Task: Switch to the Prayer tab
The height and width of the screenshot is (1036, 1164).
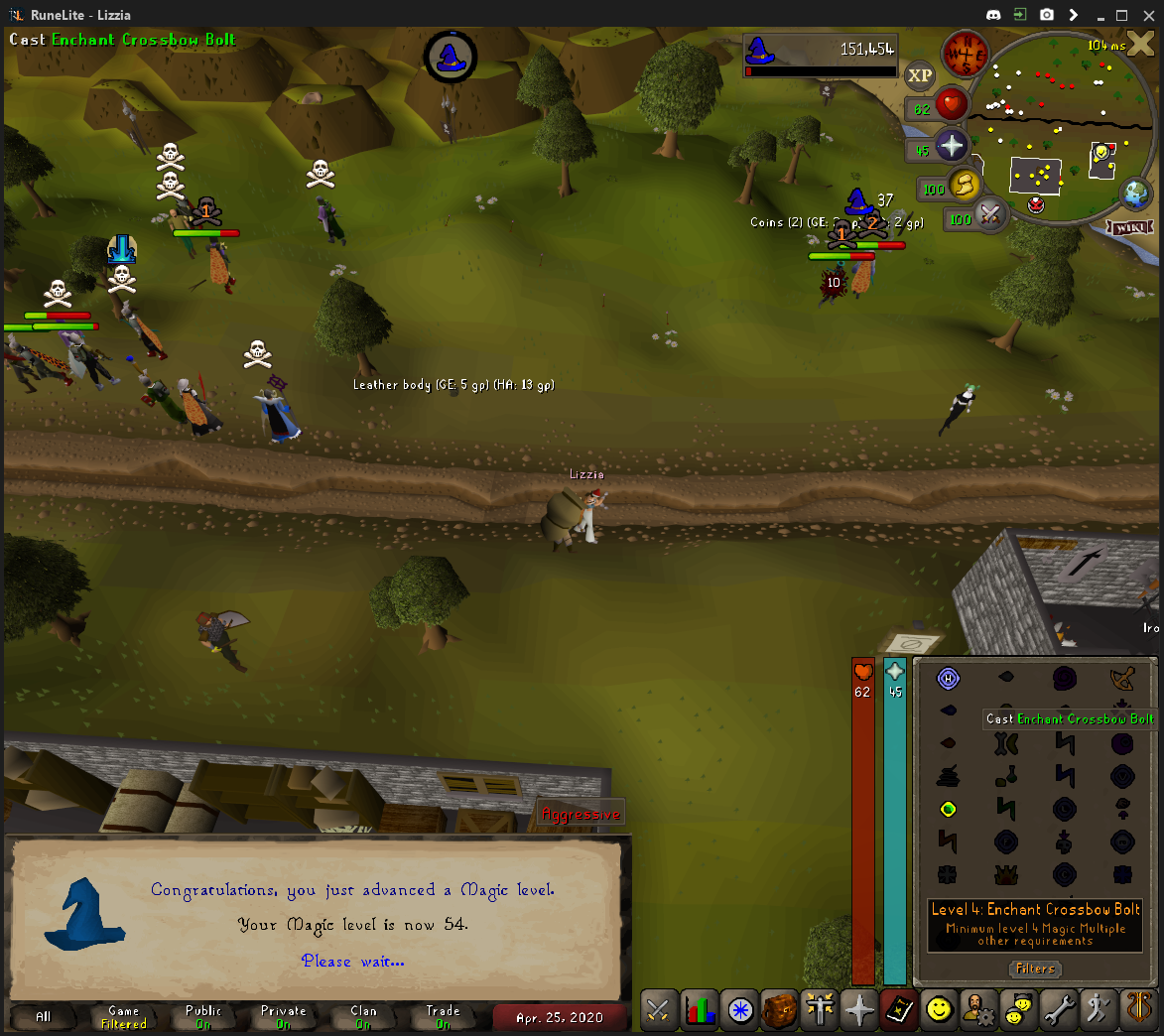Action: coord(859,1010)
